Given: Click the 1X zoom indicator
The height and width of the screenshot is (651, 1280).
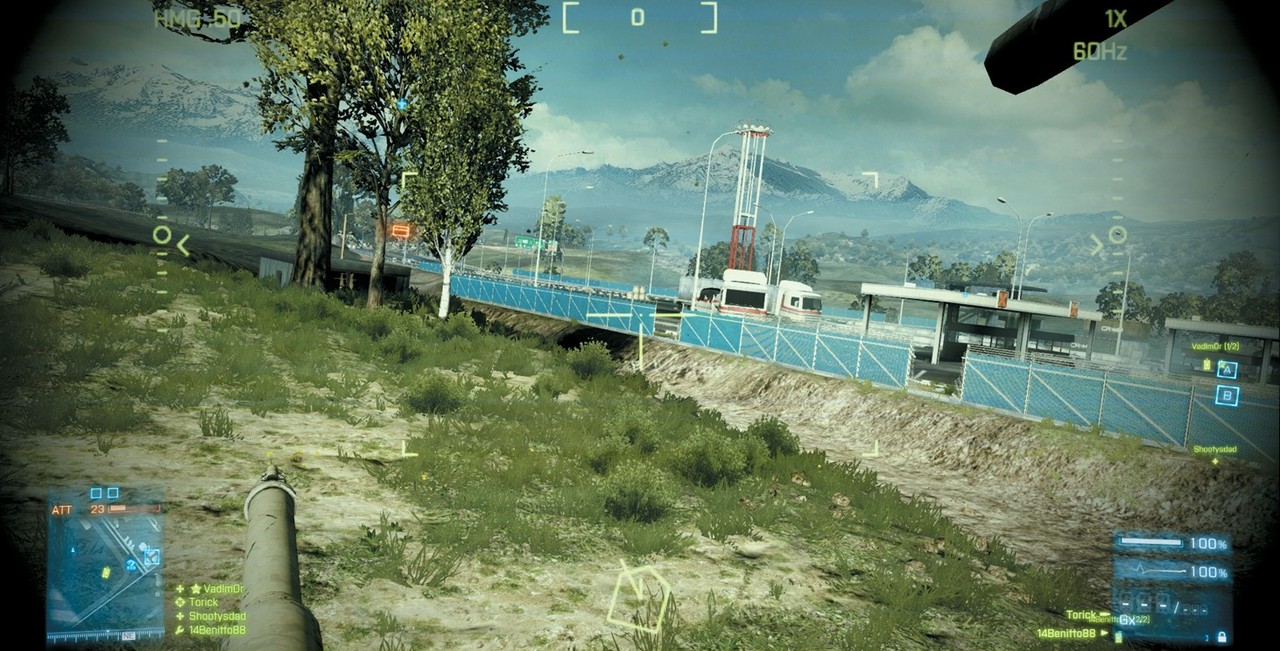Looking at the screenshot, I should coord(1115,18).
